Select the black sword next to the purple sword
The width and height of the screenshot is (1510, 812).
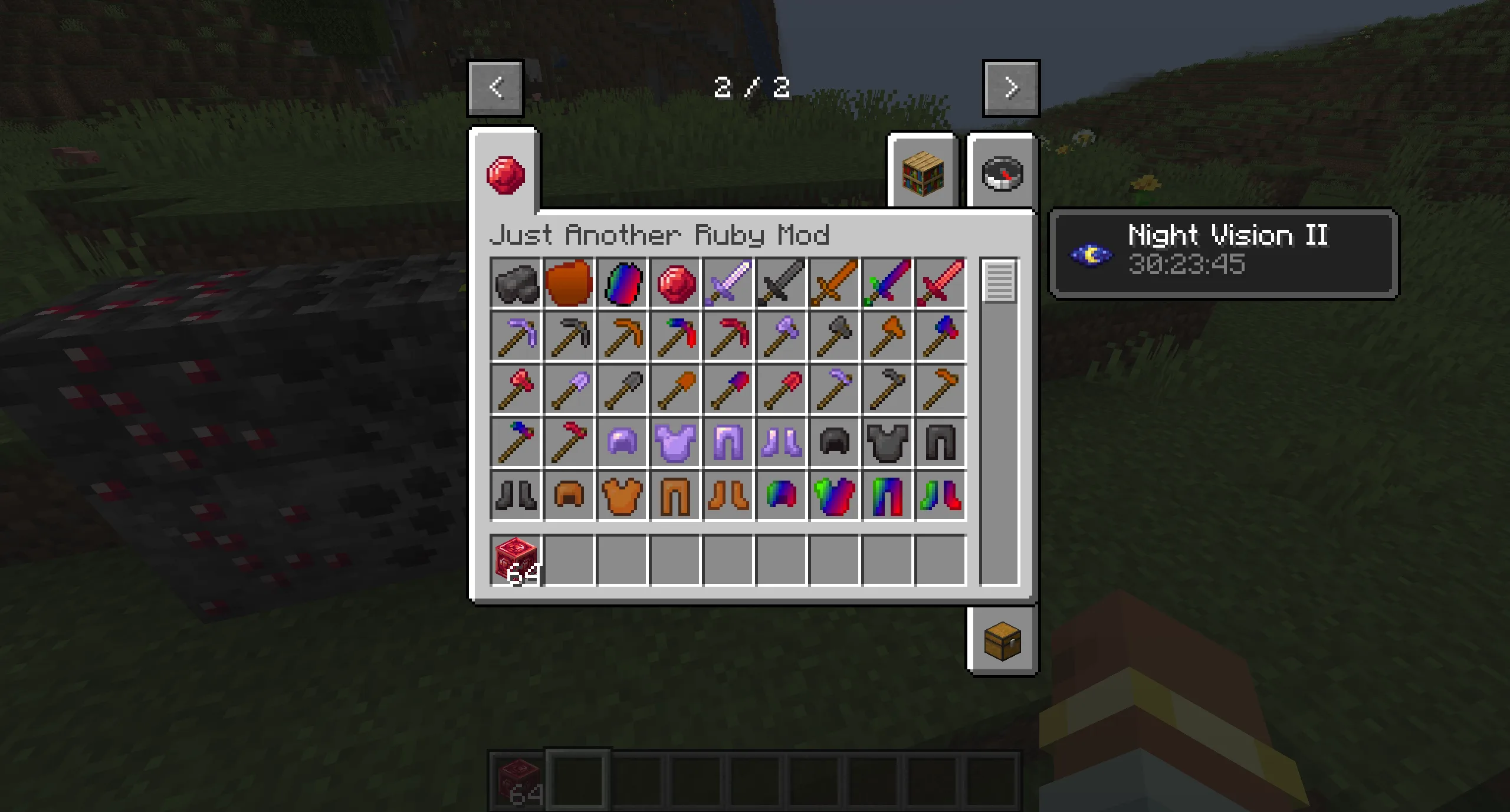point(780,283)
